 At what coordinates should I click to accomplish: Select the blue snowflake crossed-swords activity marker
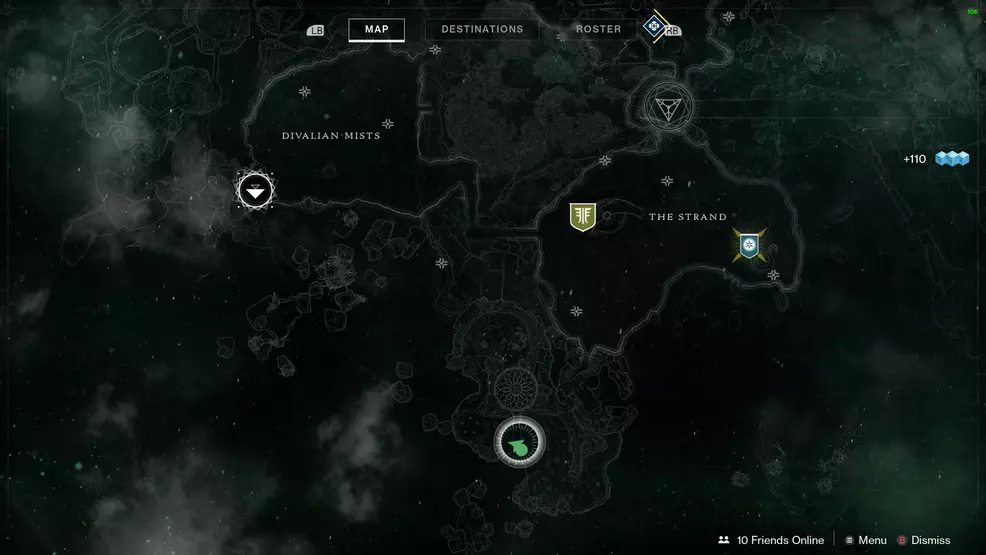click(748, 243)
